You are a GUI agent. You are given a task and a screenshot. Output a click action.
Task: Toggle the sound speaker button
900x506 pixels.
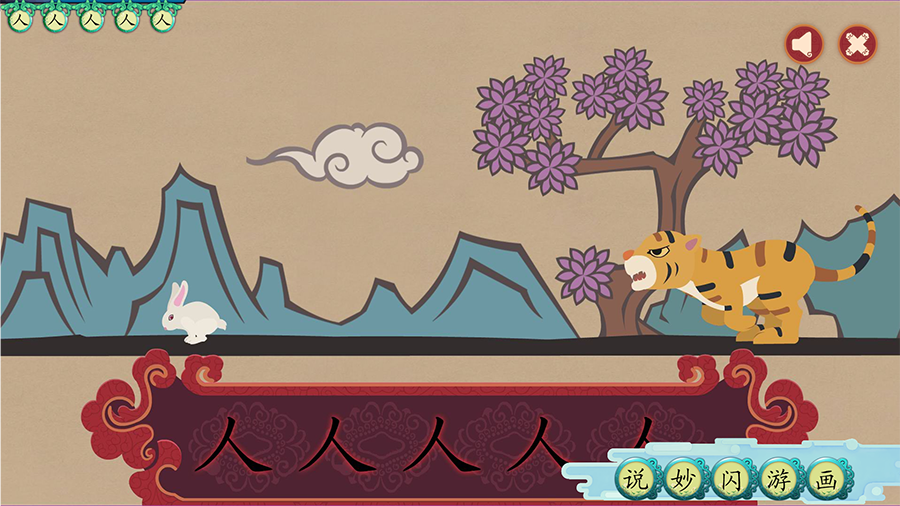pos(803,43)
